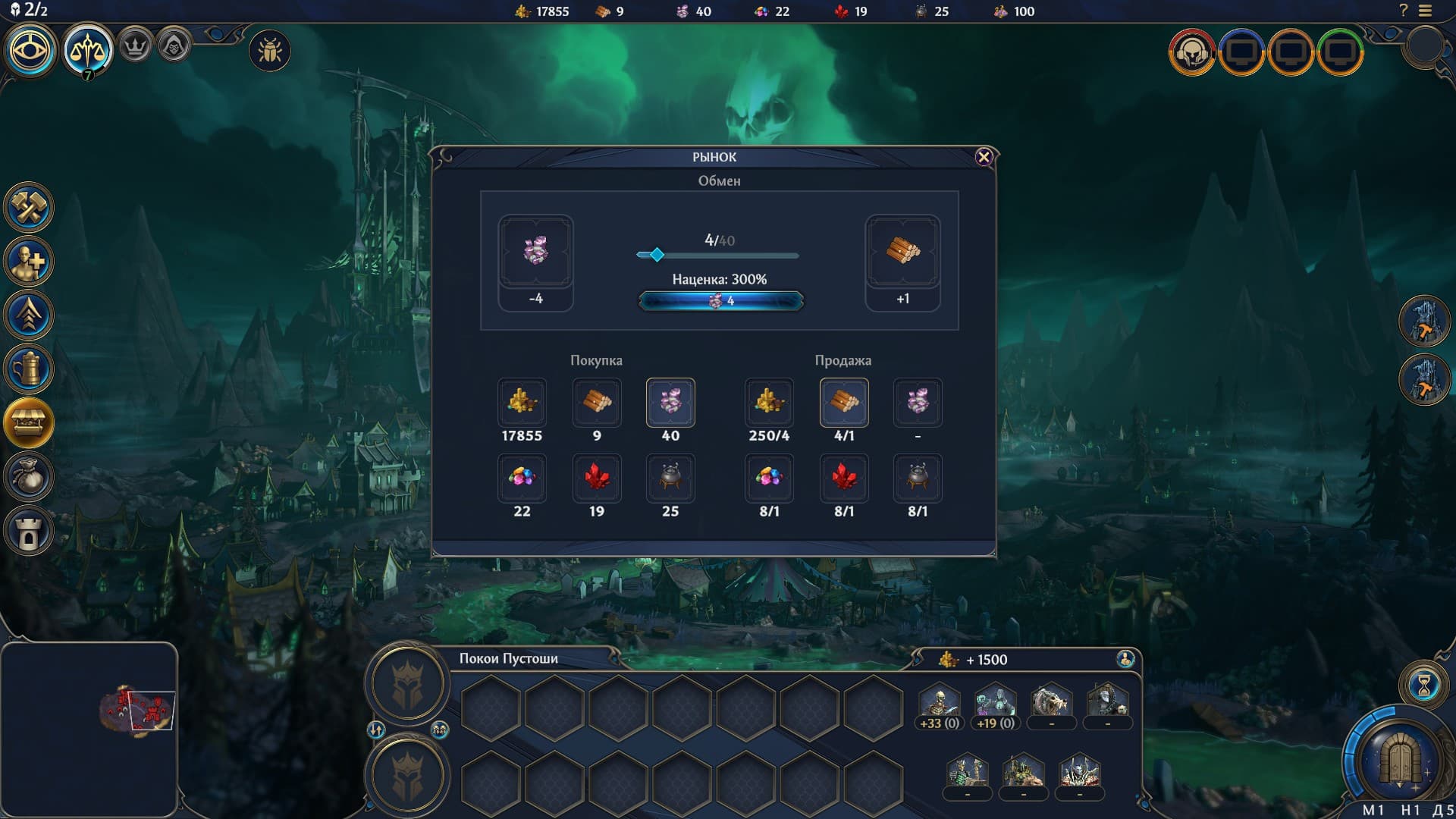1456x819 pixels.
Task: Open the build hammer menu
Action: tap(29, 208)
